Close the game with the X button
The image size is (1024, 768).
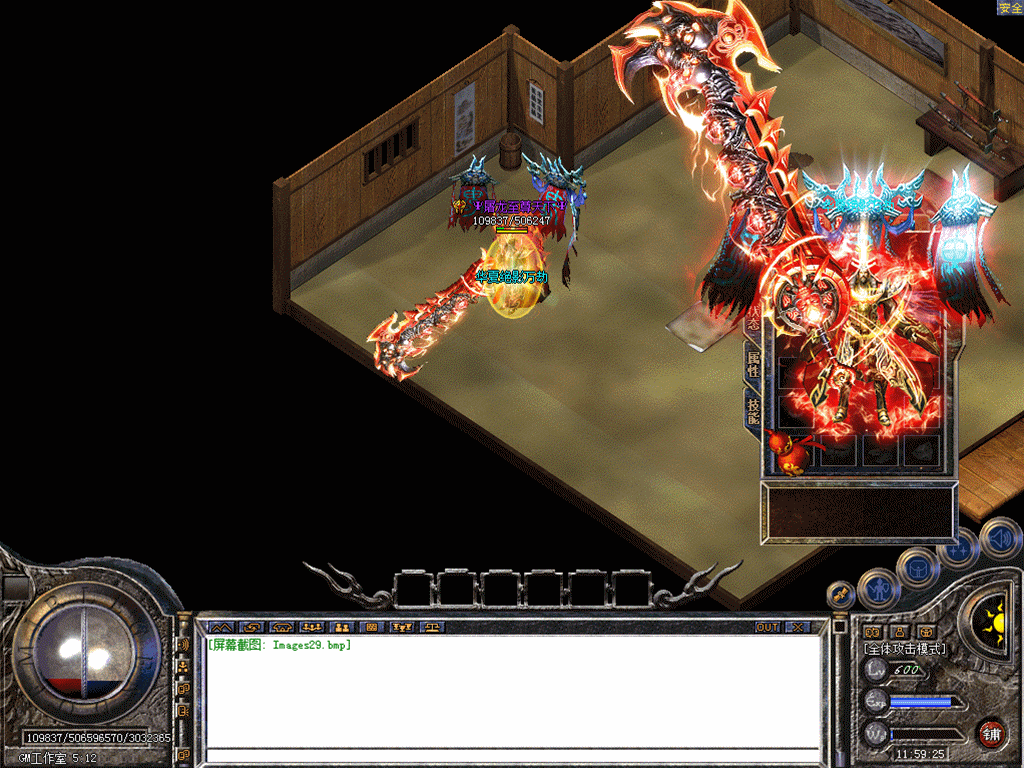click(x=798, y=627)
